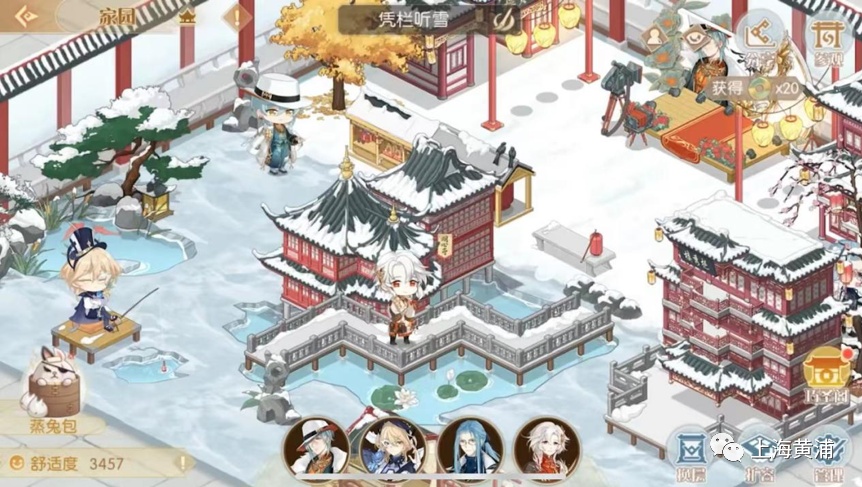Choose the white-haired character portrait
862x487 pixels.
pyautogui.click(x=546, y=449)
